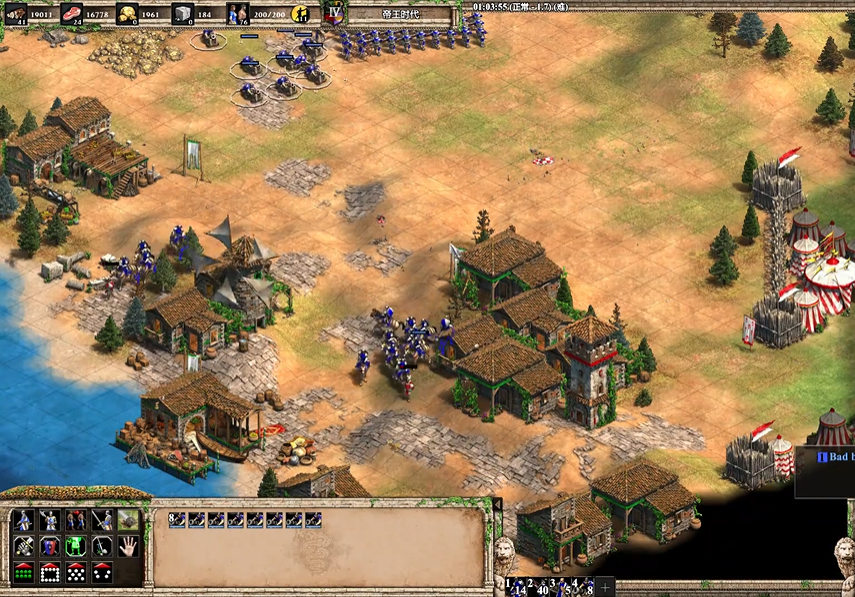Select the box formation icon
The height and width of the screenshot is (597, 855).
point(48,573)
